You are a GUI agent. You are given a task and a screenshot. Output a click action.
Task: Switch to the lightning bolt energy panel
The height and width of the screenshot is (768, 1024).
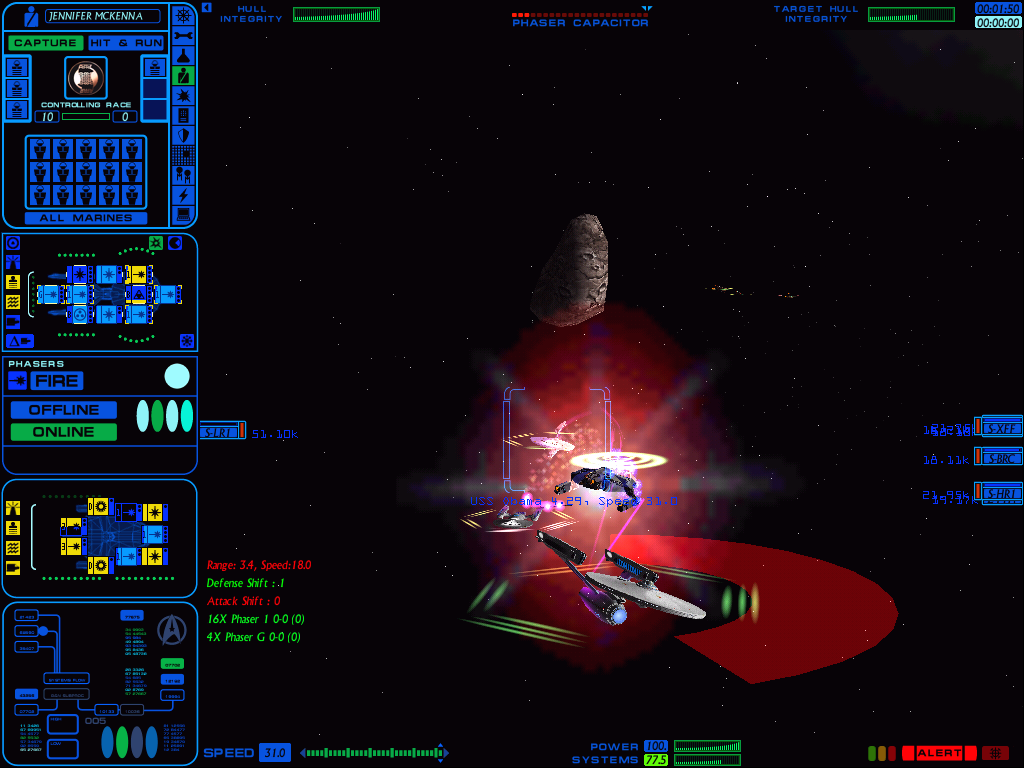point(183,195)
